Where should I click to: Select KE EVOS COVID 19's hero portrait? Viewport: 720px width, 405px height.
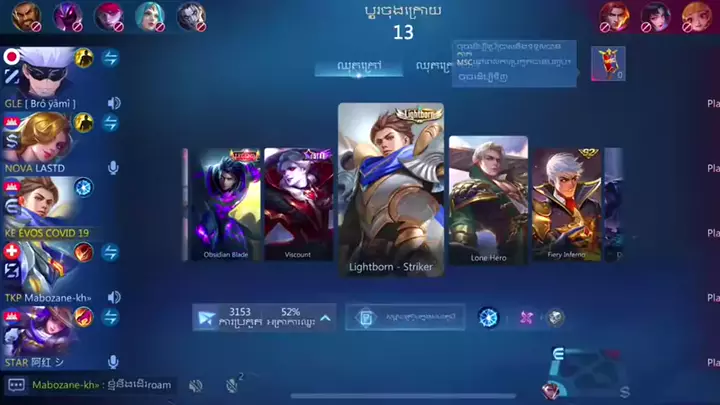point(40,197)
